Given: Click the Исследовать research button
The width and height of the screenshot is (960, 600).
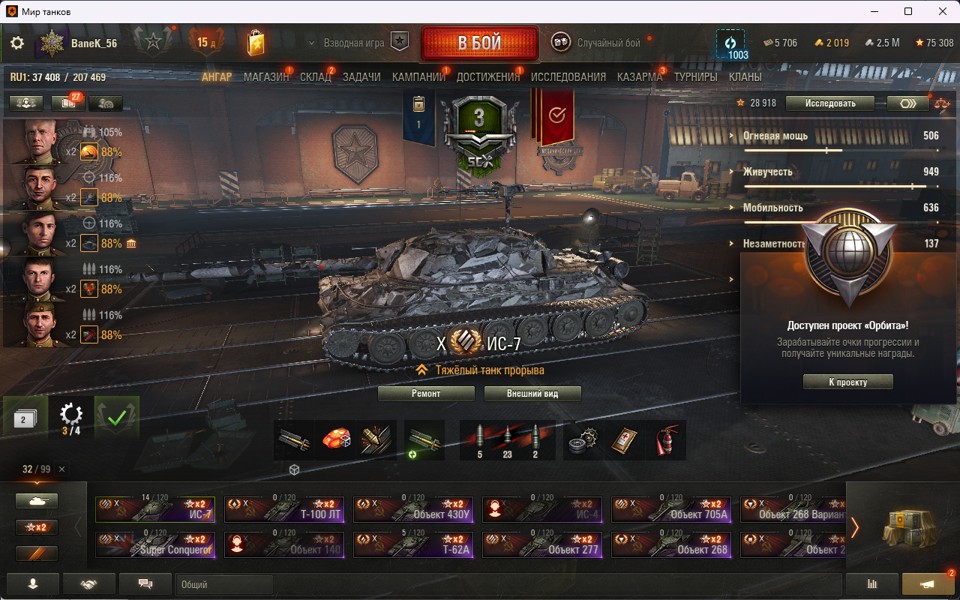Looking at the screenshot, I should tap(829, 103).
